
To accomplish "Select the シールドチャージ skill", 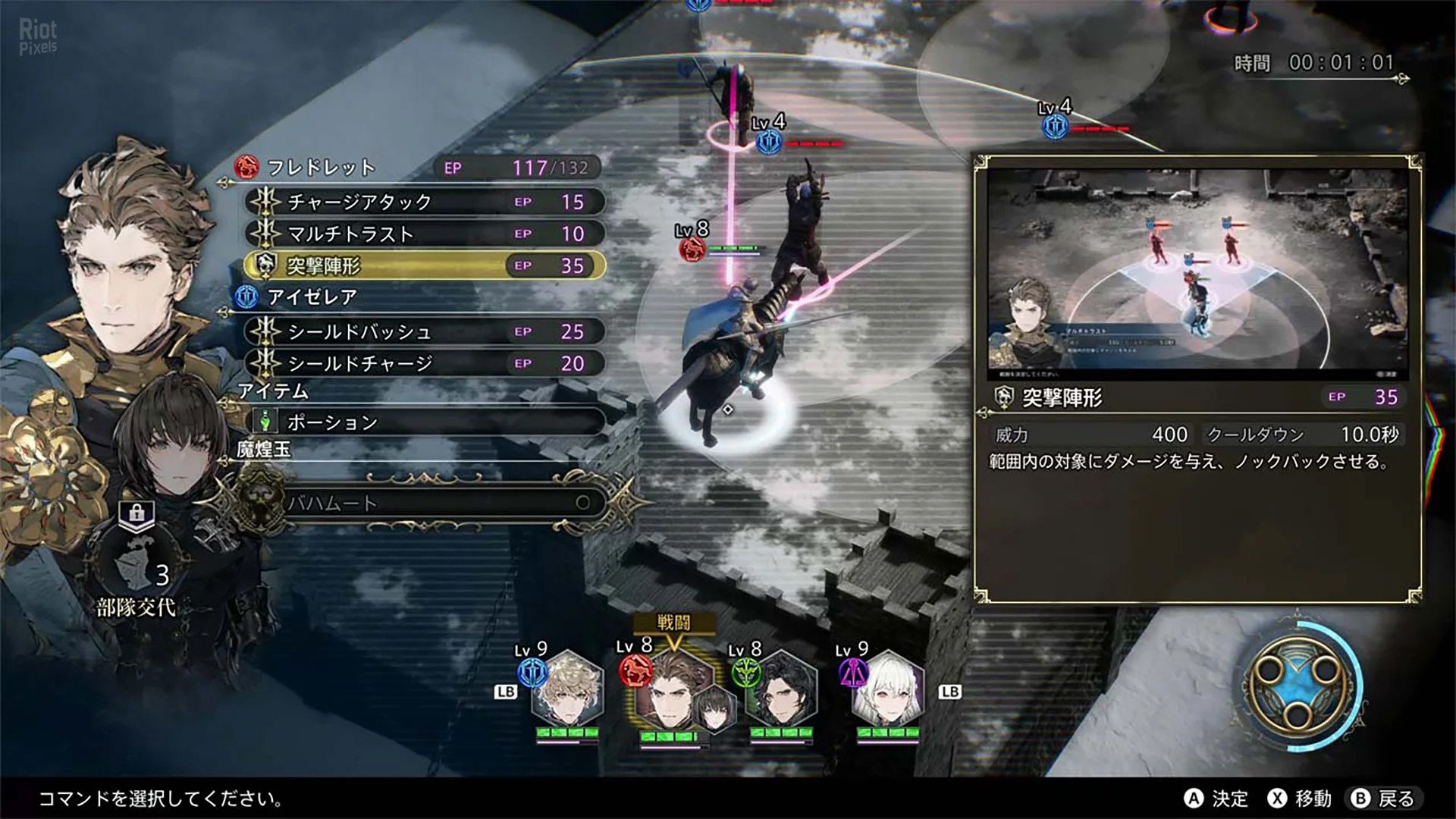I will click(425, 363).
